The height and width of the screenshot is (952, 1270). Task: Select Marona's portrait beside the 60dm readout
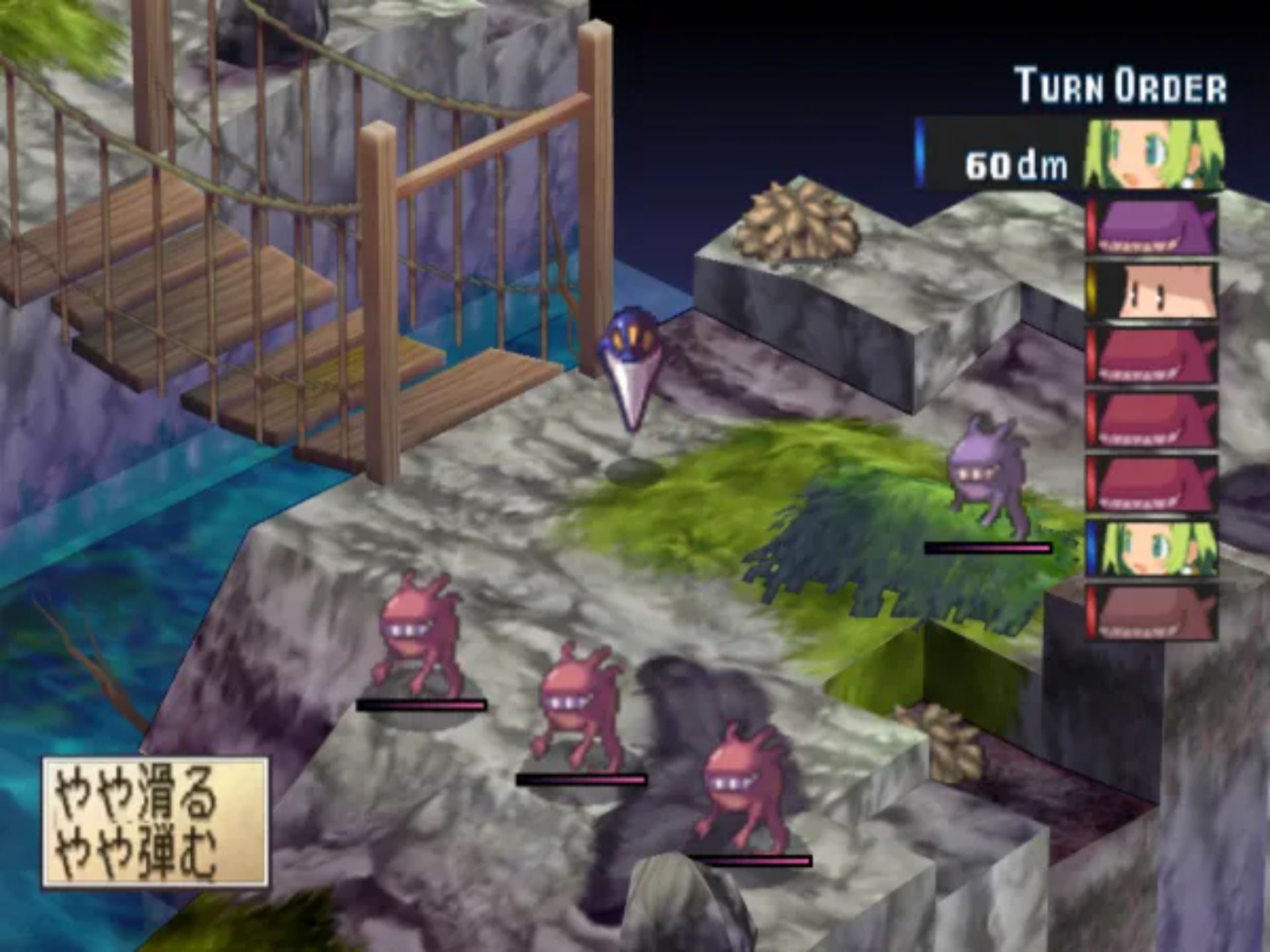[x=1154, y=156]
